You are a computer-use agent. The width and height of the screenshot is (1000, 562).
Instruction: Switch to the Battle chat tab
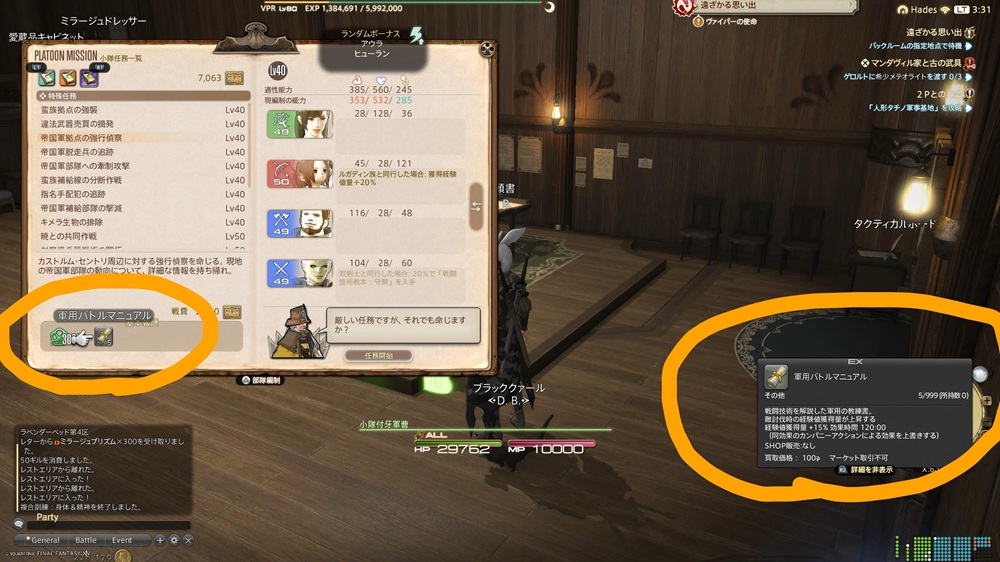pos(87,540)
